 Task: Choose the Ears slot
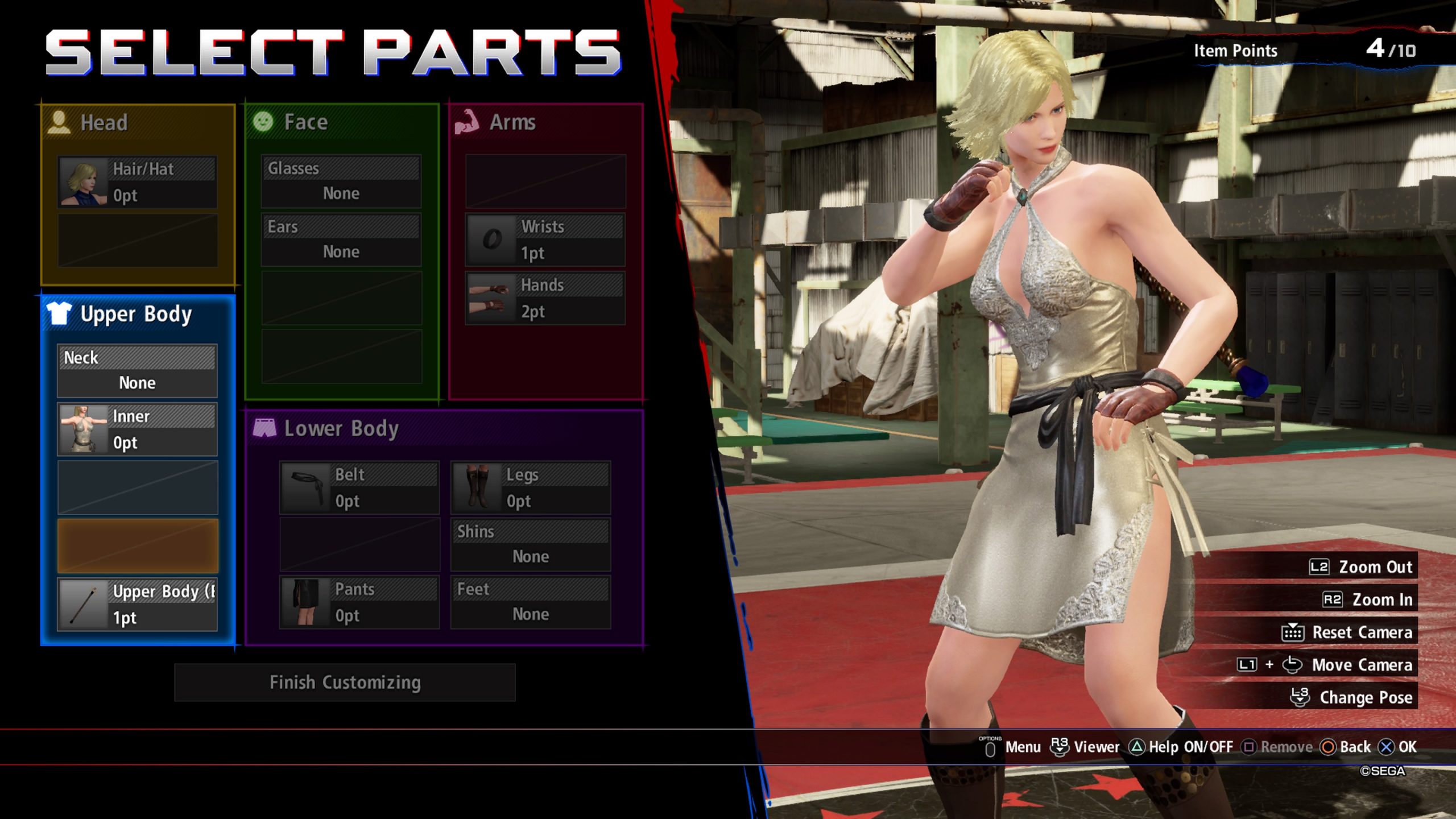coord(341,239)
